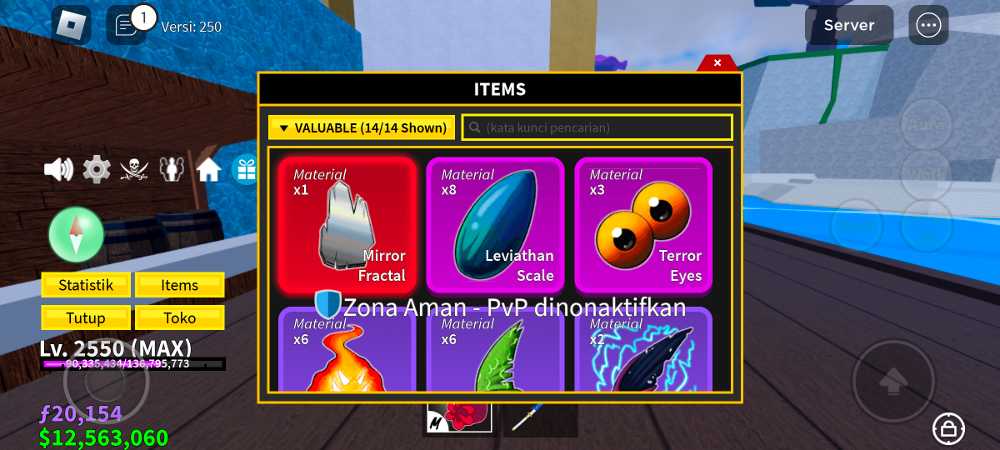Click the Tutup button
Image resolution: width=1000 pixels, height=450 pixels.
(85, 317)
